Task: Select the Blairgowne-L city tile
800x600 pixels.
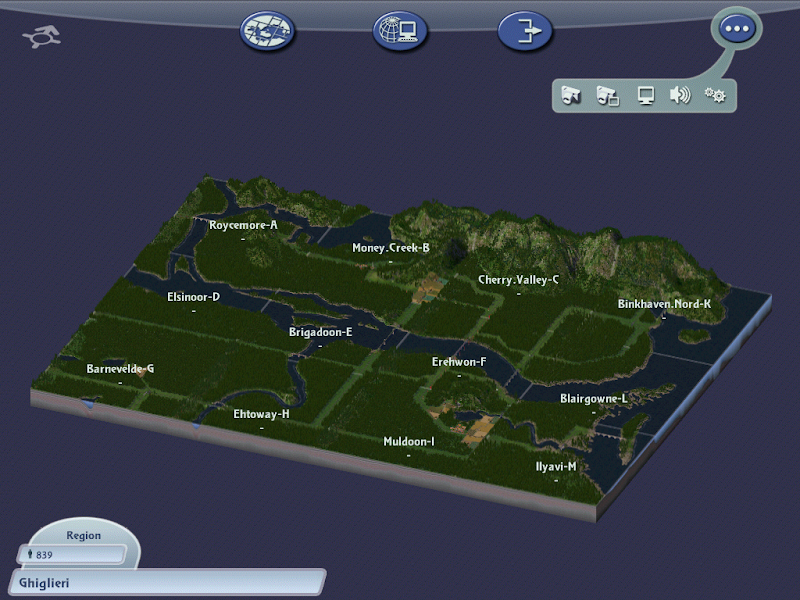Action: (594, 399)
